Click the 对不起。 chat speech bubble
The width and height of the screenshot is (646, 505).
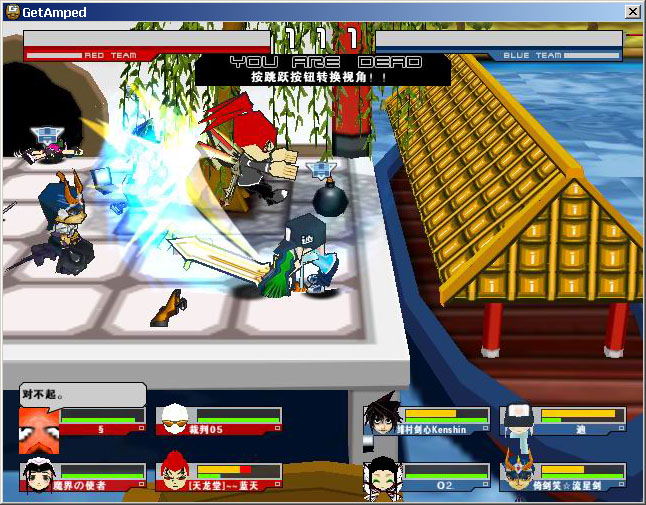coord(82,394)
